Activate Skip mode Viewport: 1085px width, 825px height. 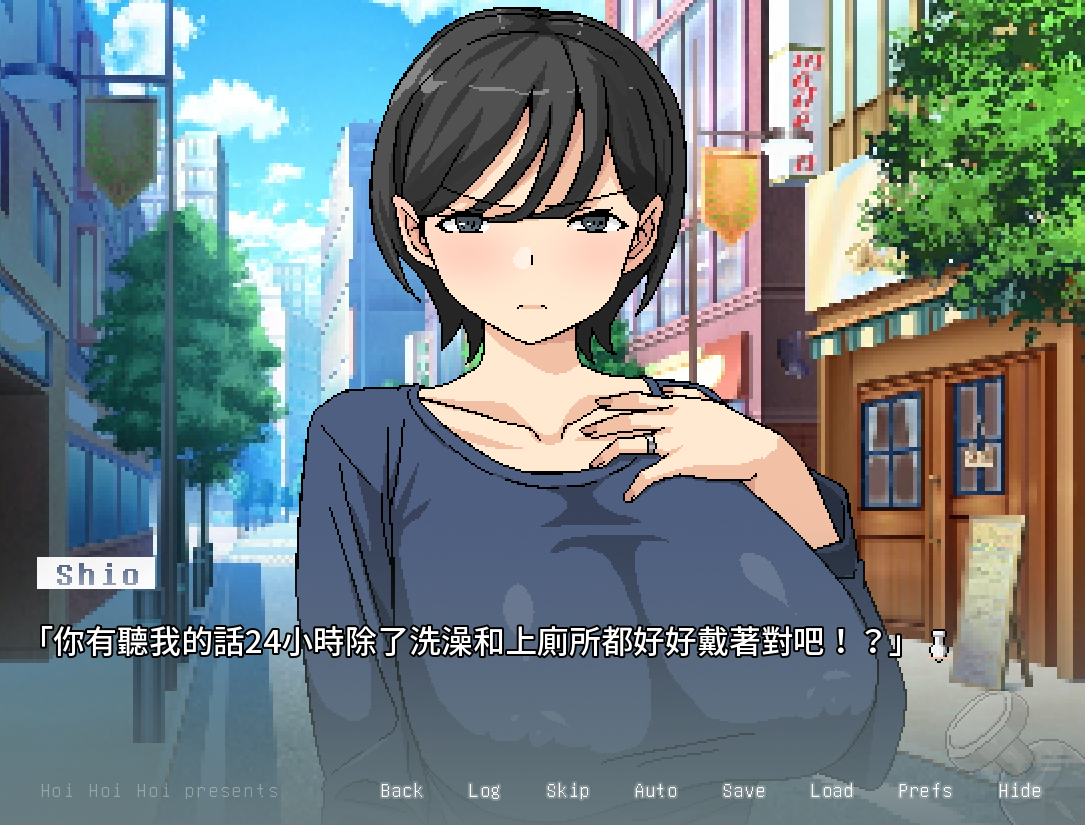coord(567,791)
